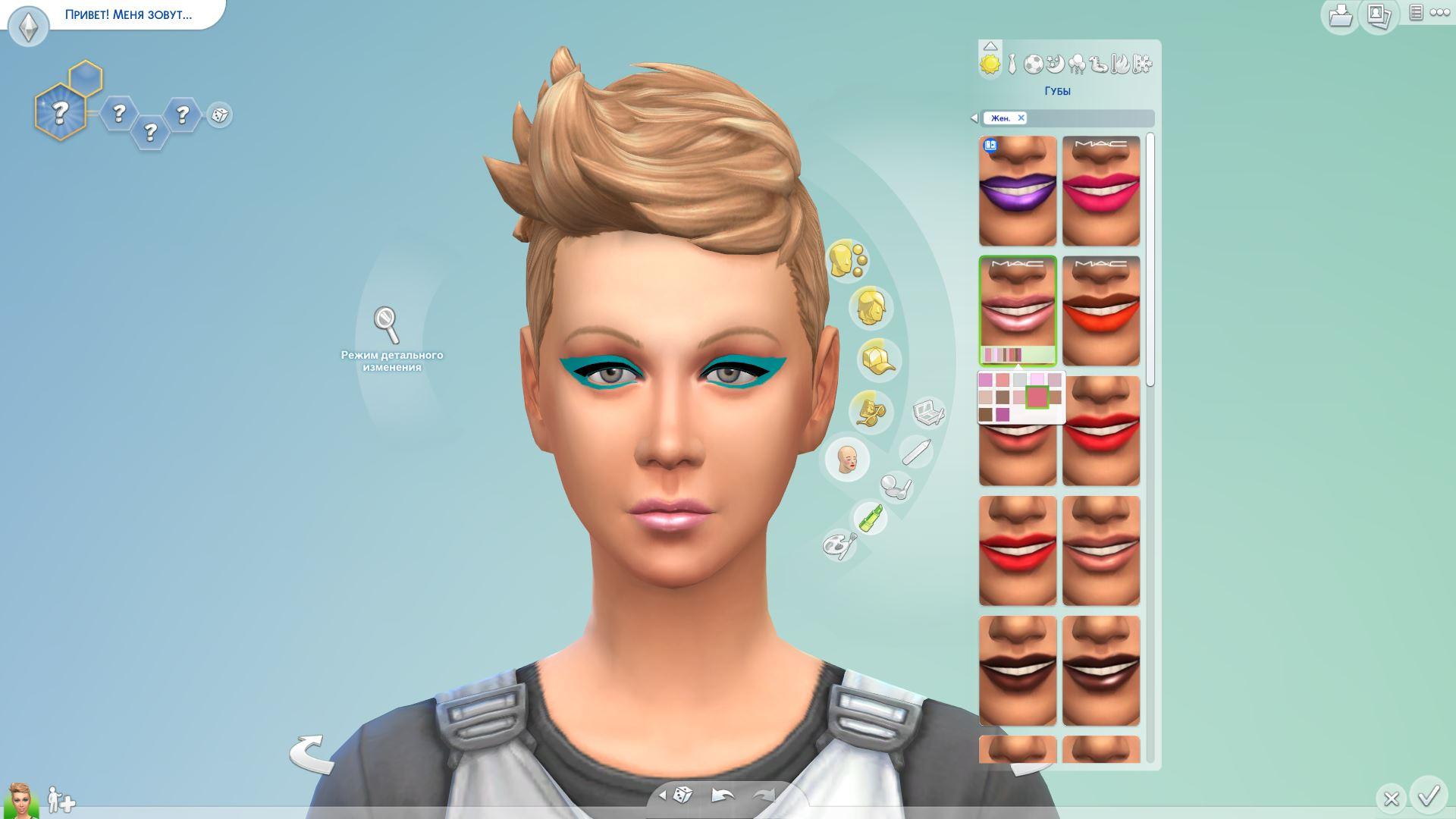Open the detailed edit mode magnifier
This screenshot has height=819, width=1456.
387,325
